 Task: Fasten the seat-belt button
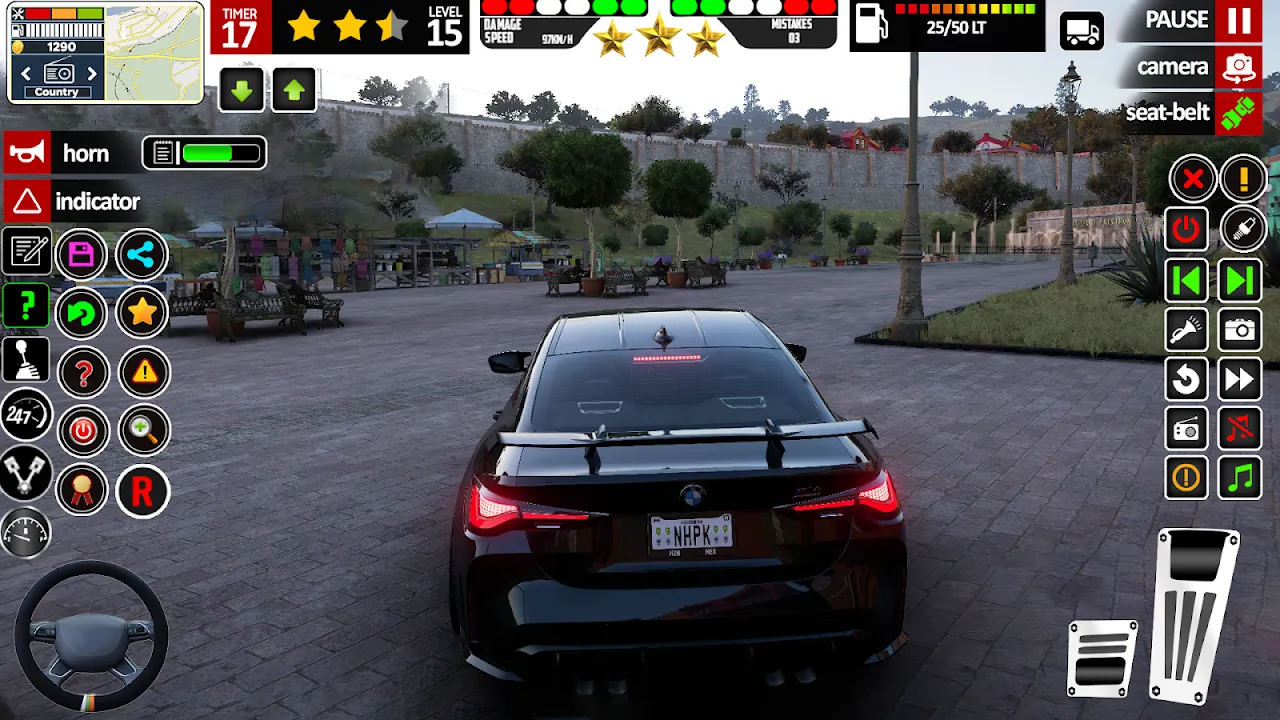(x=1239, y=112)
